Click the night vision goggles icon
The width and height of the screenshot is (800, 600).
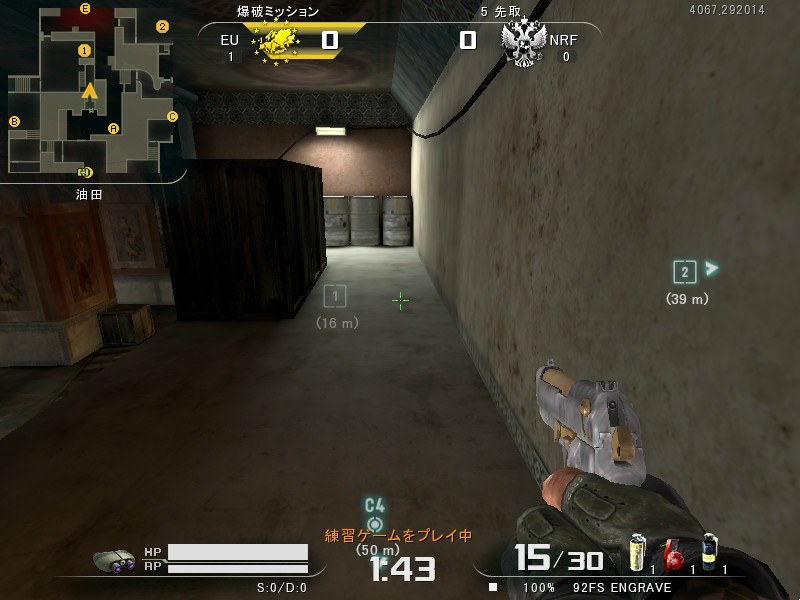click(114, 561)
